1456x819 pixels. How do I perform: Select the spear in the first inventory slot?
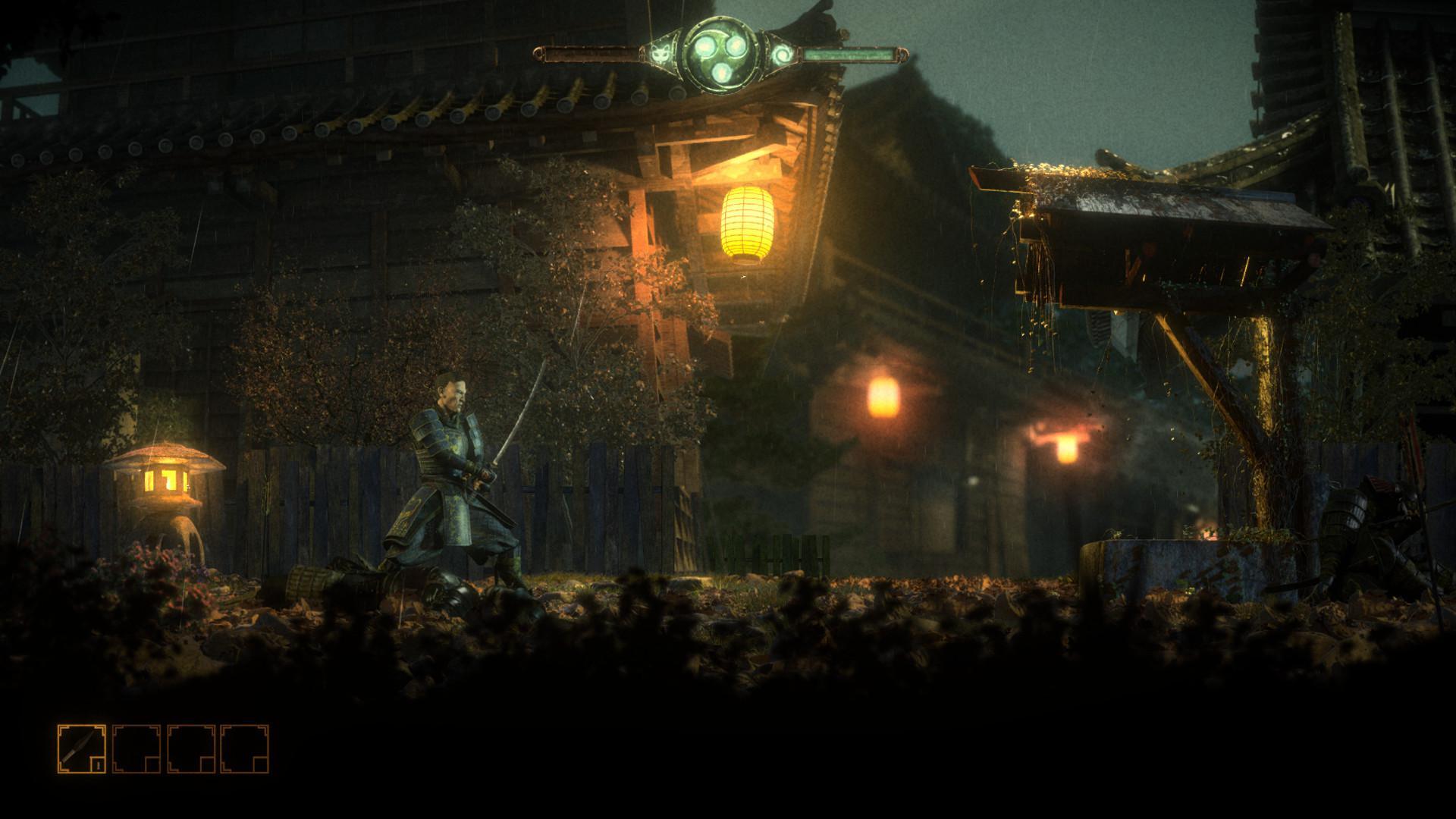pos(80,747)
